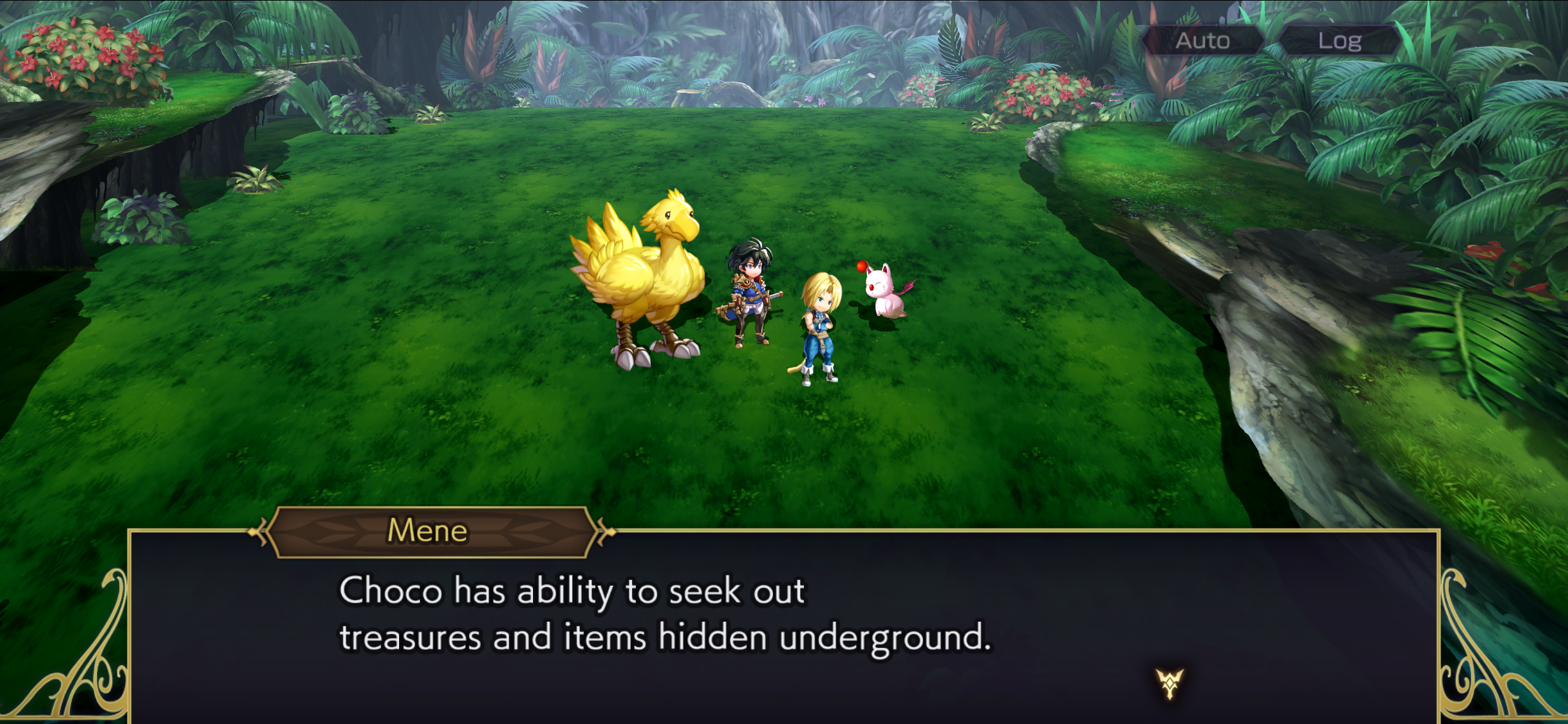Open the dialogue Log
Viewport: 1568px width, 724px height.
coord(1339,41)
